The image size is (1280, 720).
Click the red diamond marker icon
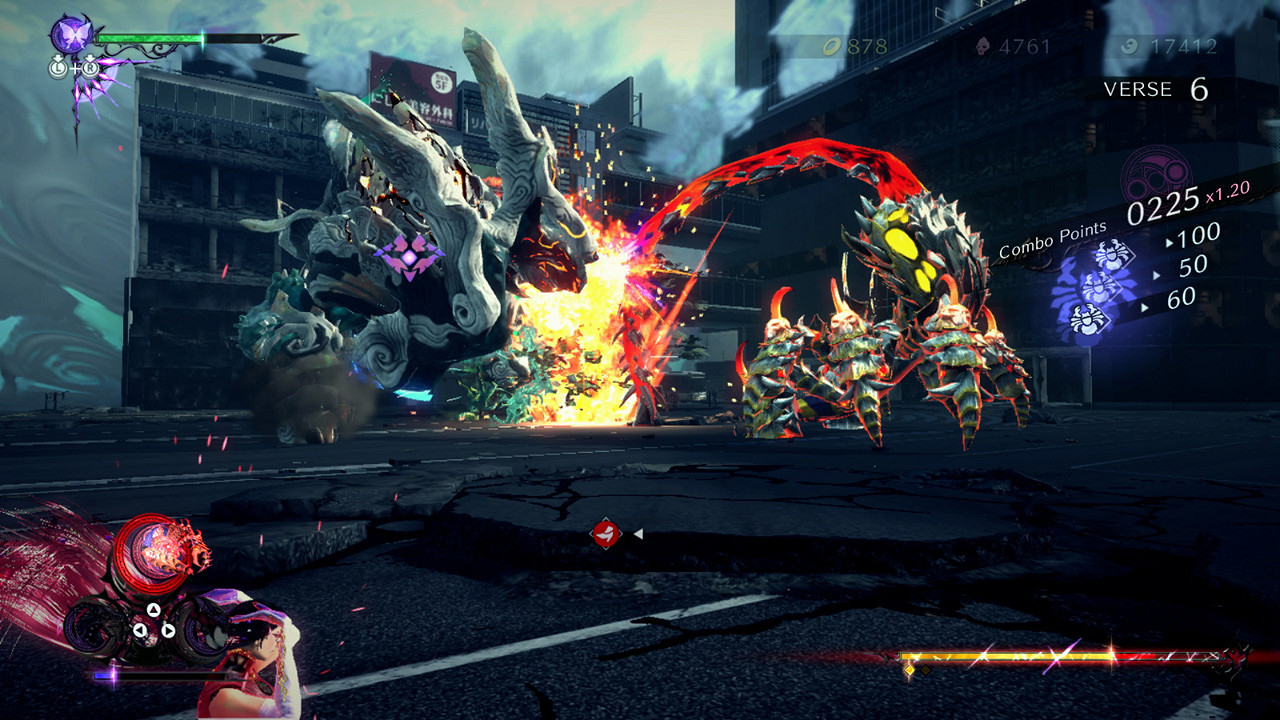coord(603,534)
